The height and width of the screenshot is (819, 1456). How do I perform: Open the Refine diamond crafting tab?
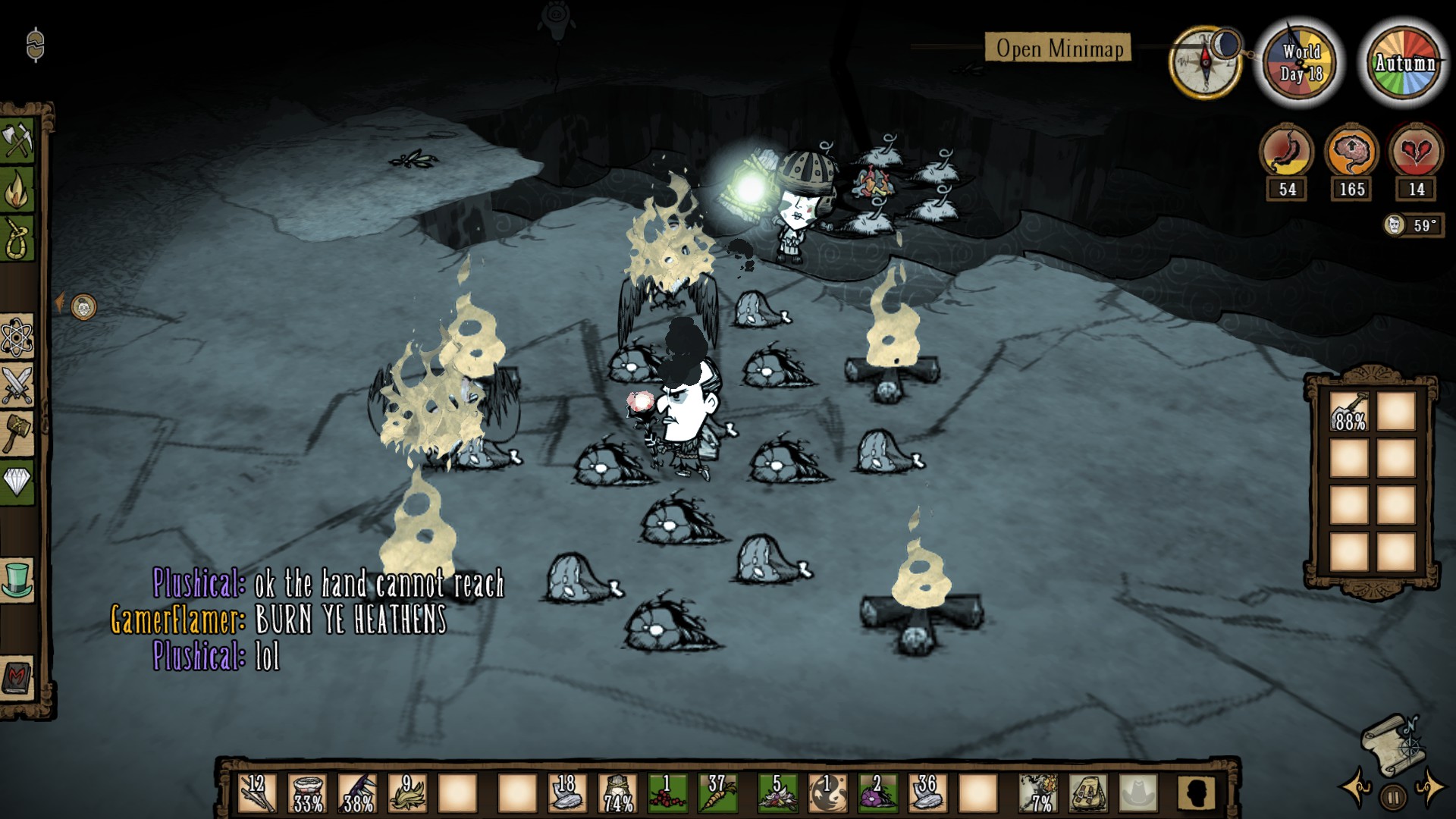[17, 481]
